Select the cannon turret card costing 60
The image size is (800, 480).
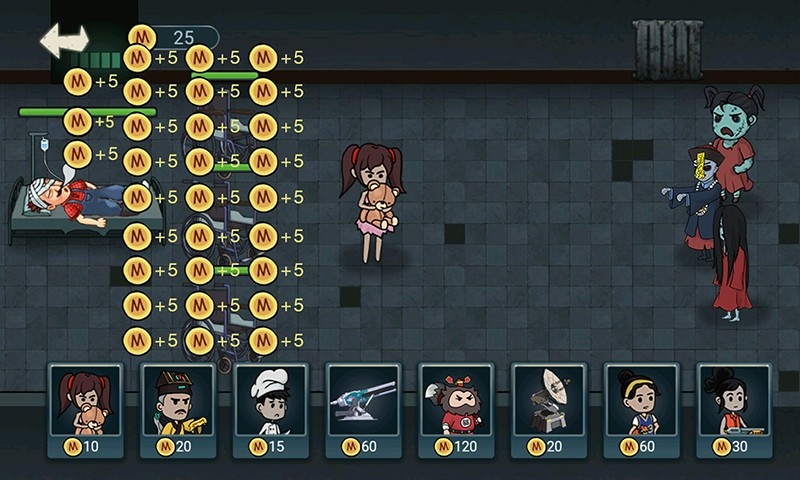[x=363, y=410]
